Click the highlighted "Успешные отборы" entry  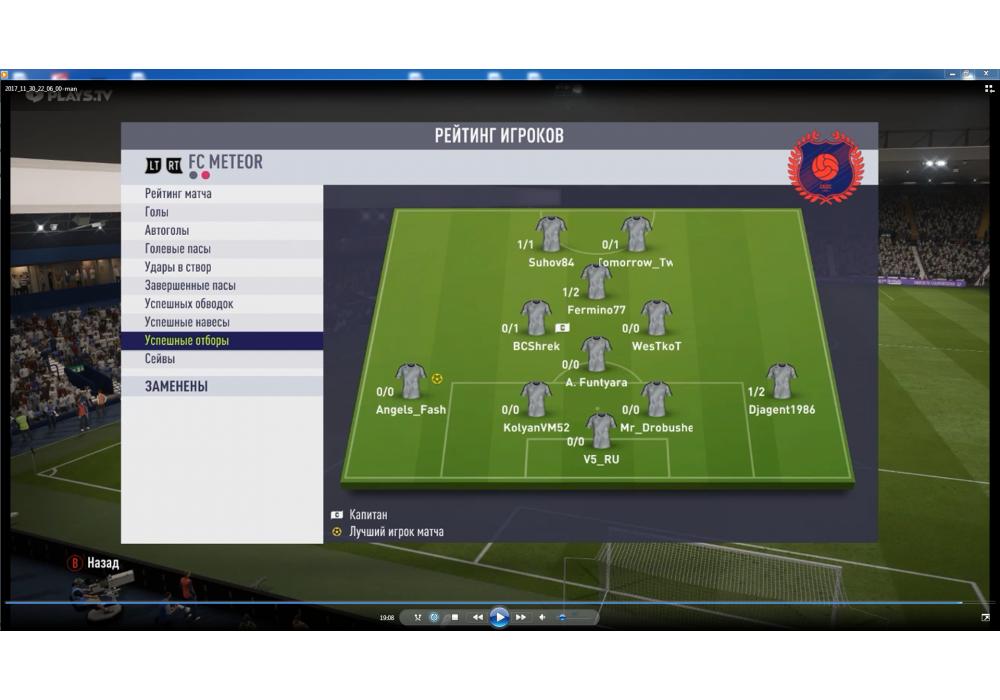(187, 341)
